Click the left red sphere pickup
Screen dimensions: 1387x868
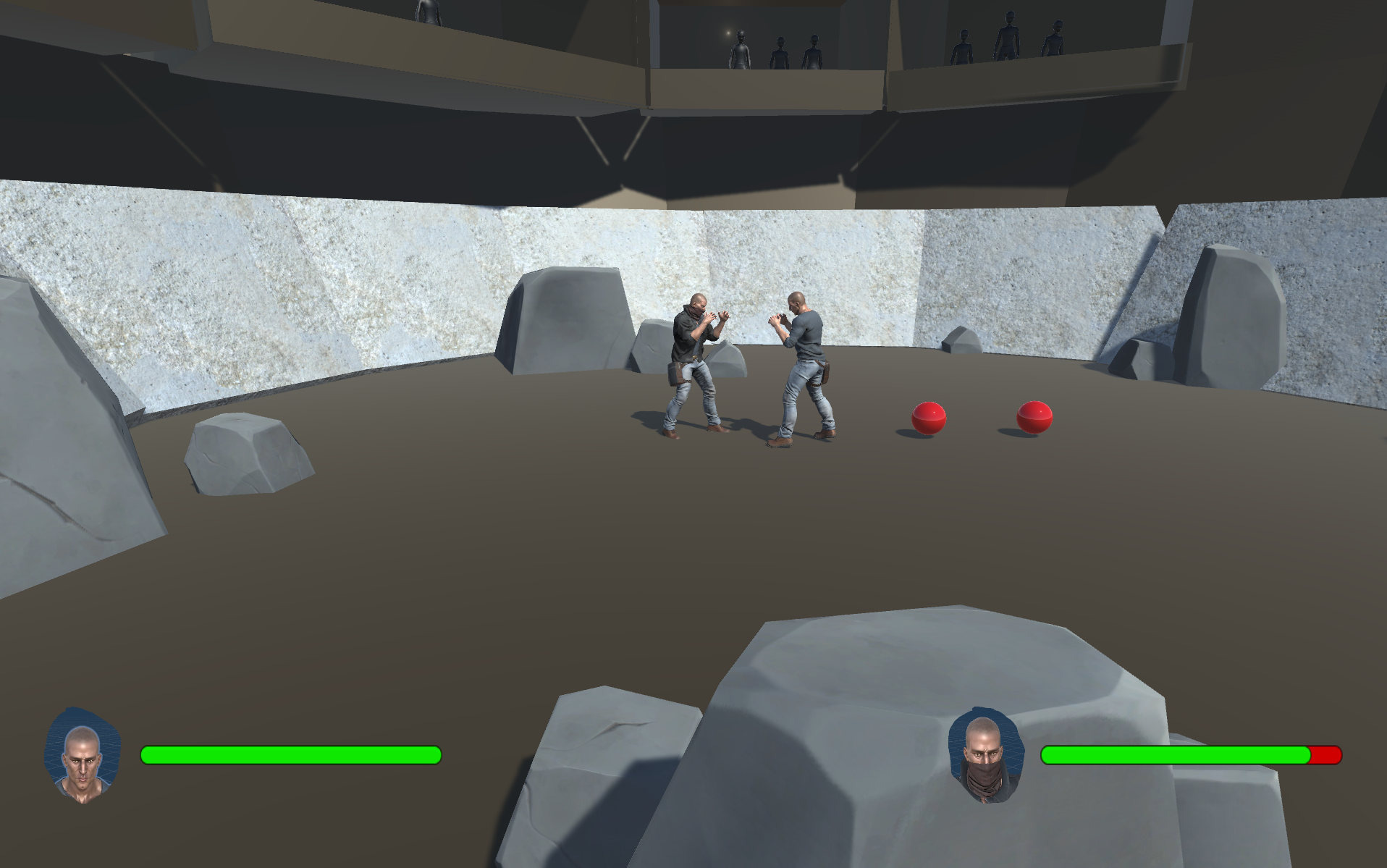928,418
